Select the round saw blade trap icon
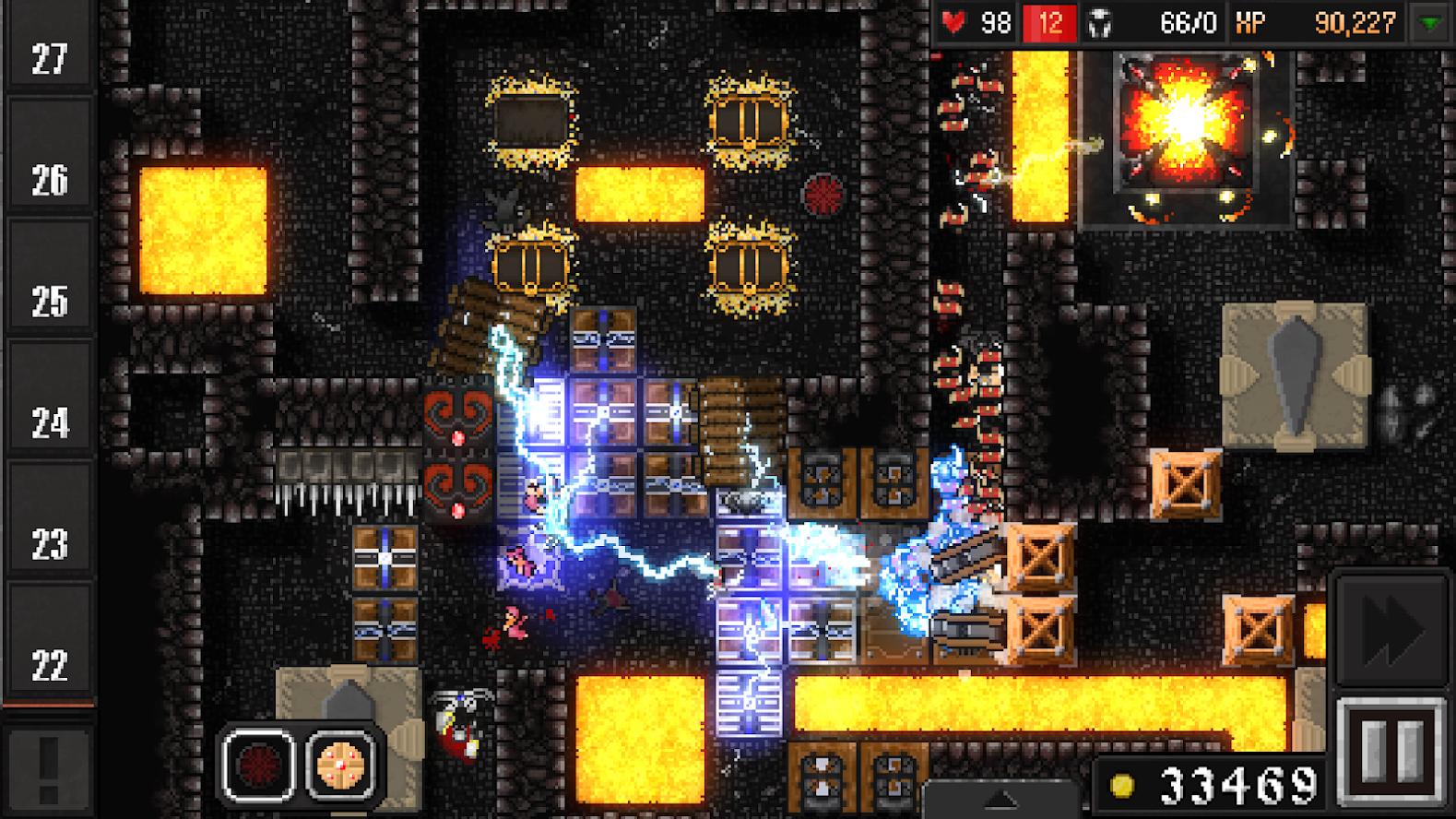Image resolution: width=1456 pixels, height=819 pixels. 340,766
